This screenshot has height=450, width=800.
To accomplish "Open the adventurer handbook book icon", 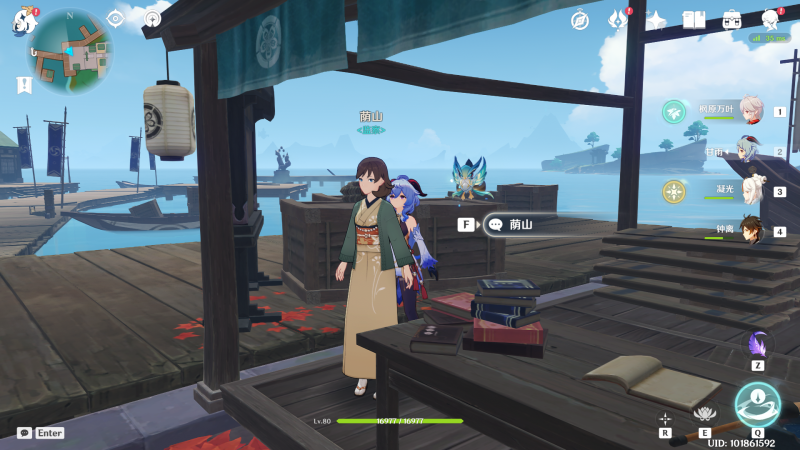I will click(694, 20).
